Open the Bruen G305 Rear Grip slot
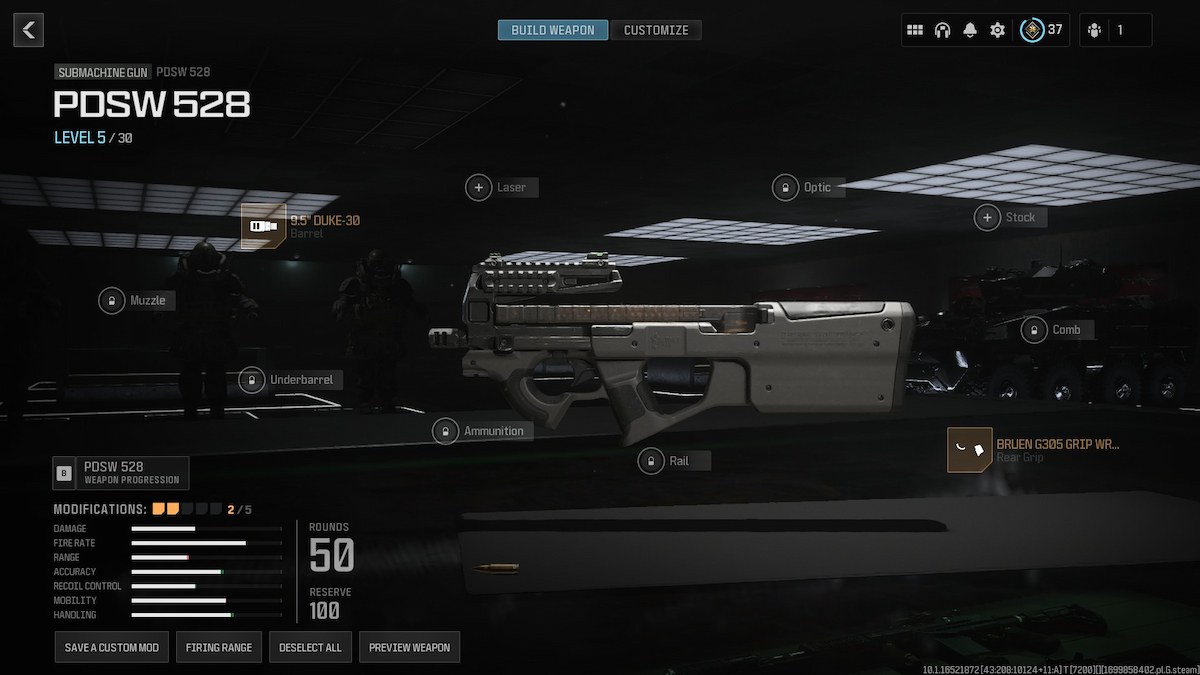The image size is (1200, 675). pyautogui.click(x=969, y=450)
